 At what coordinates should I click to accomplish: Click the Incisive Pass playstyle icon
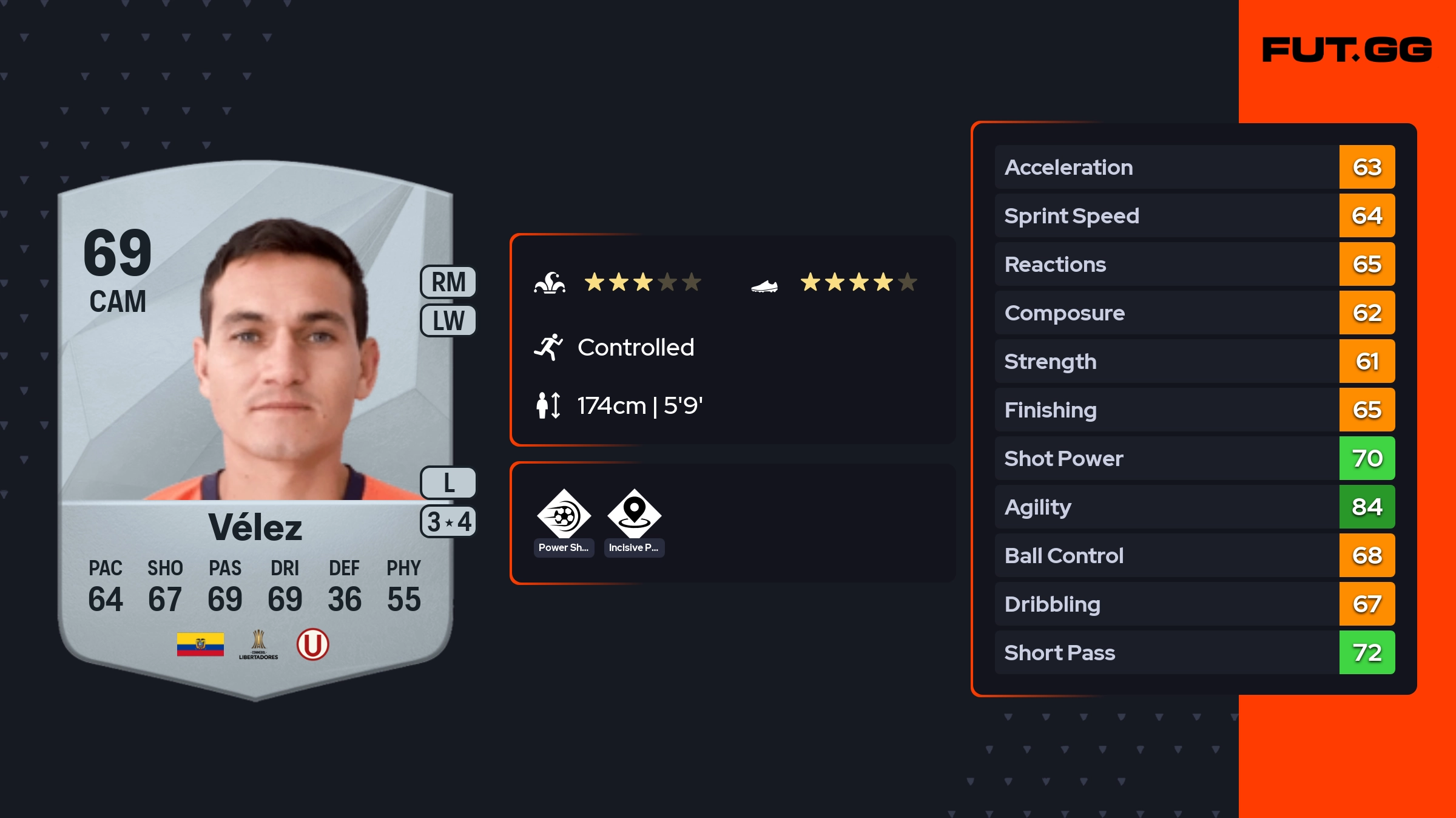pyautogui.click(x=634, y=516)
